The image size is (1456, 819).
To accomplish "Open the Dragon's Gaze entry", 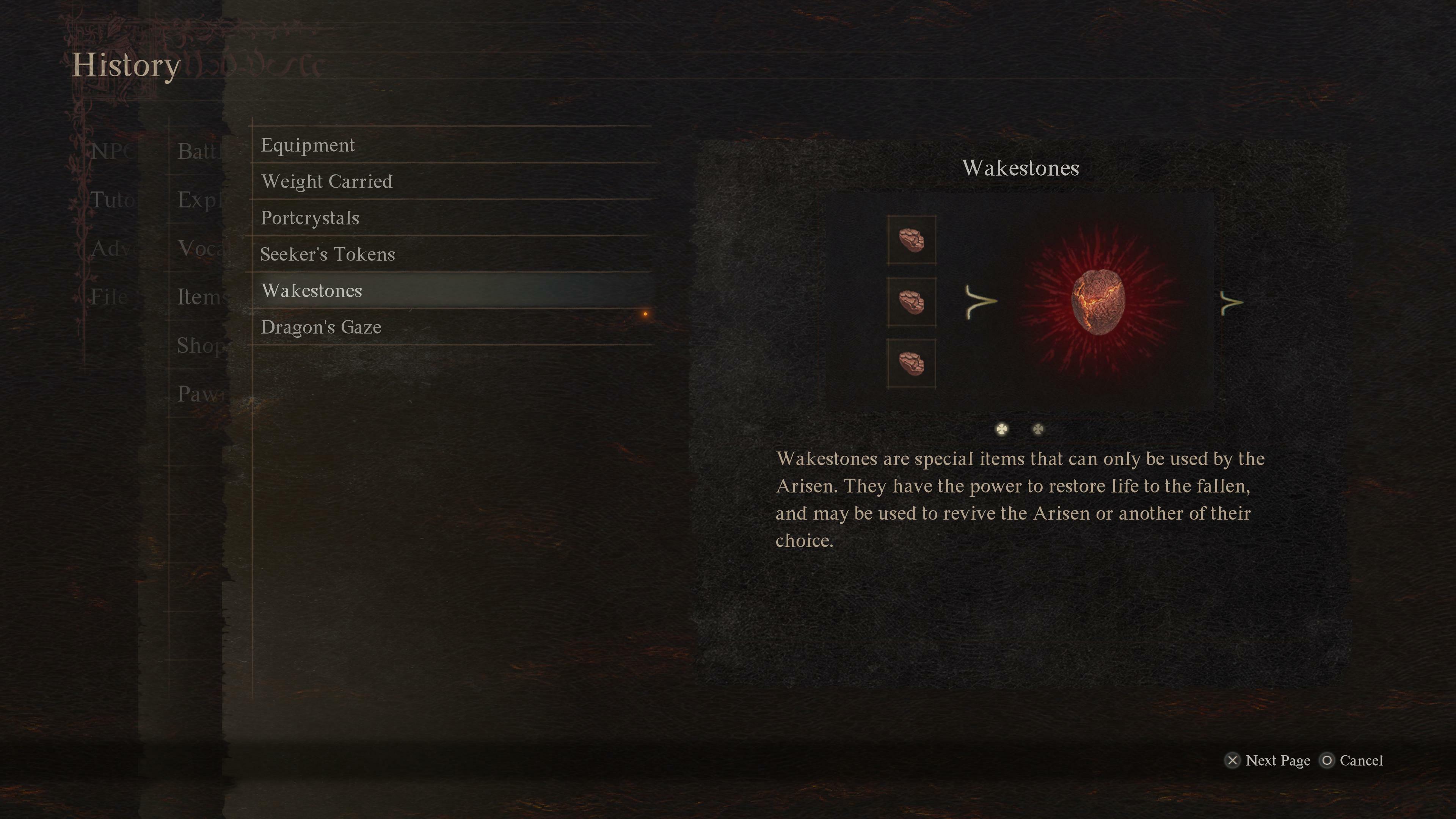I will point(321,327).
